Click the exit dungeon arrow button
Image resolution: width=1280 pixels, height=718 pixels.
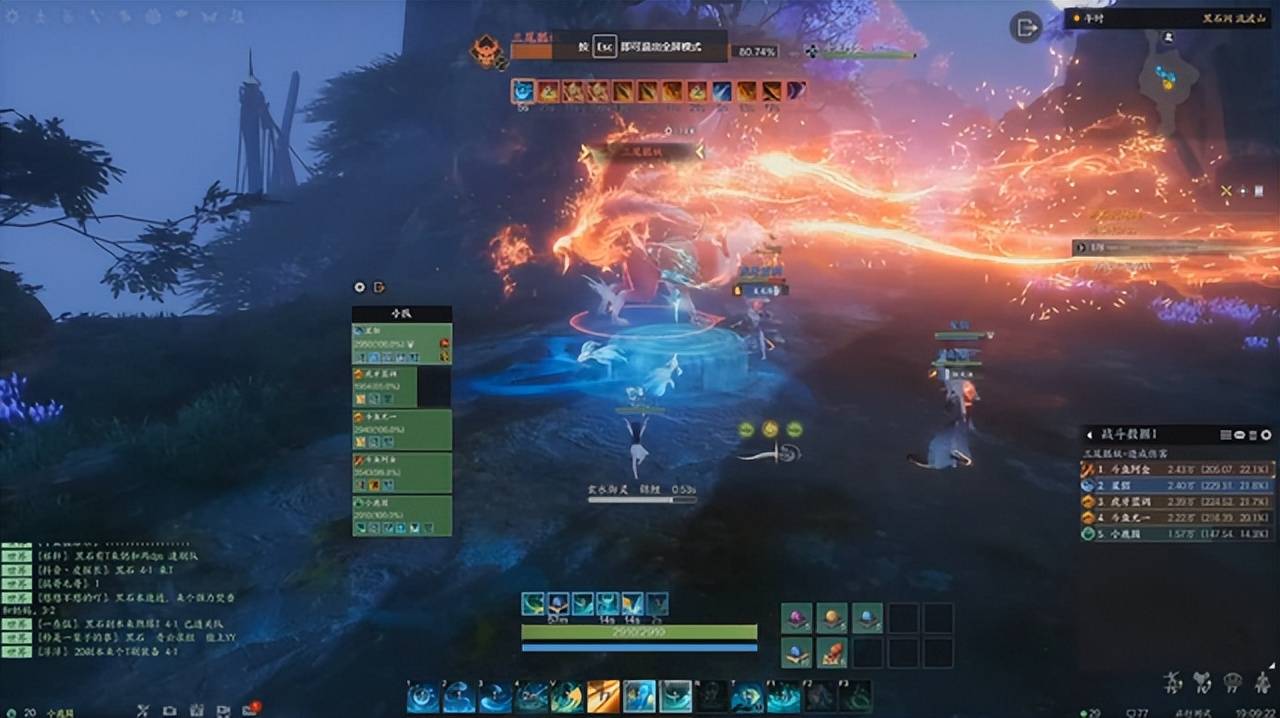click(1027, 27)
